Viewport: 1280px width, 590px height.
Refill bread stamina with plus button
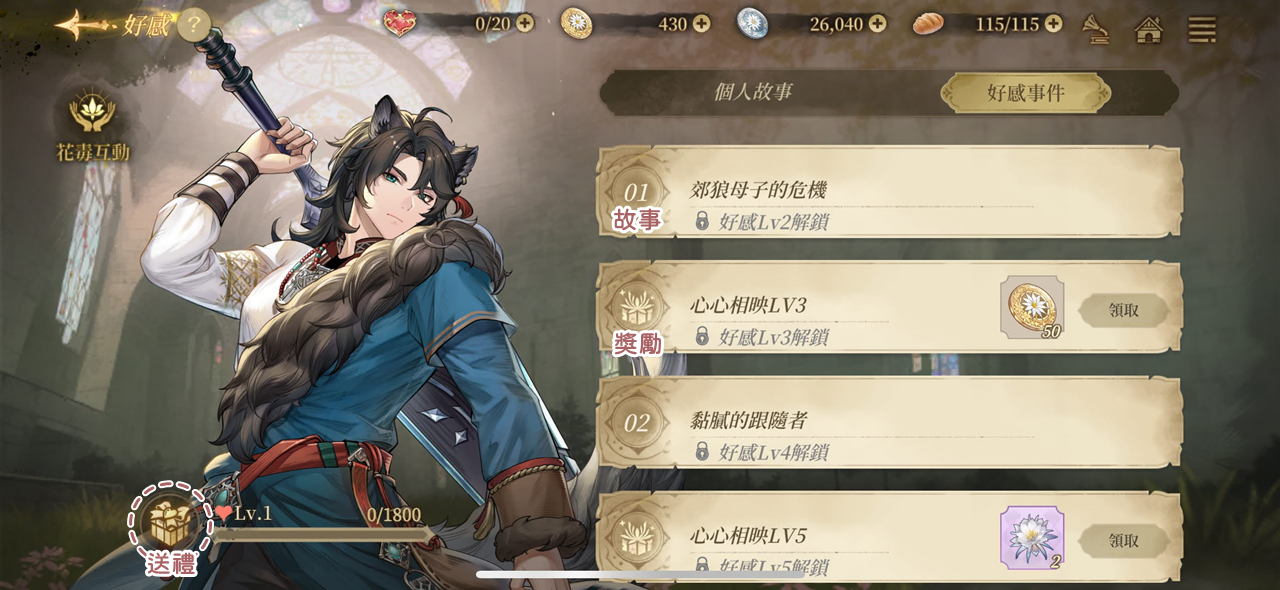click(x=1053, y=23)
